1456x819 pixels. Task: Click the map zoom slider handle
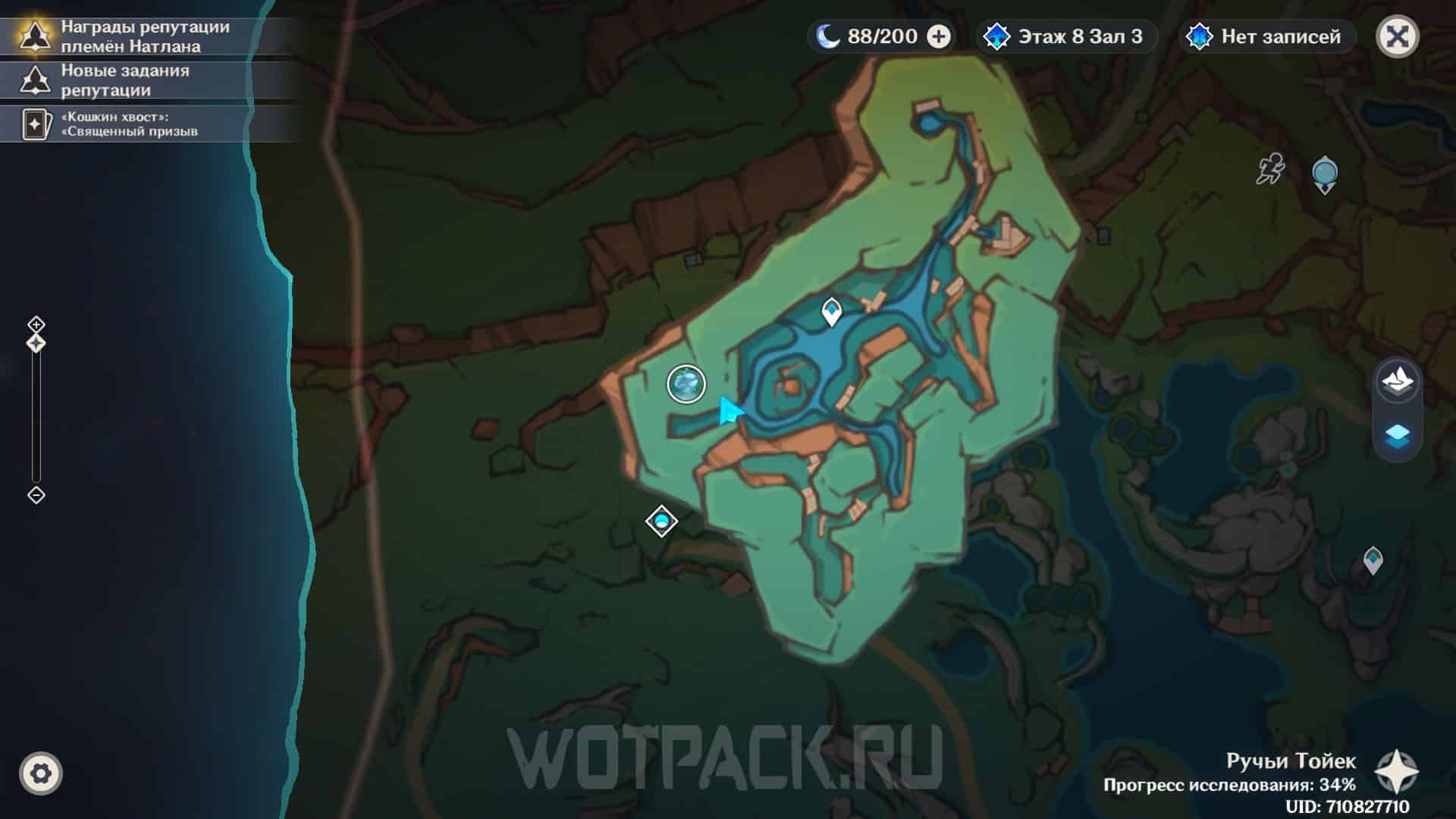36,344
